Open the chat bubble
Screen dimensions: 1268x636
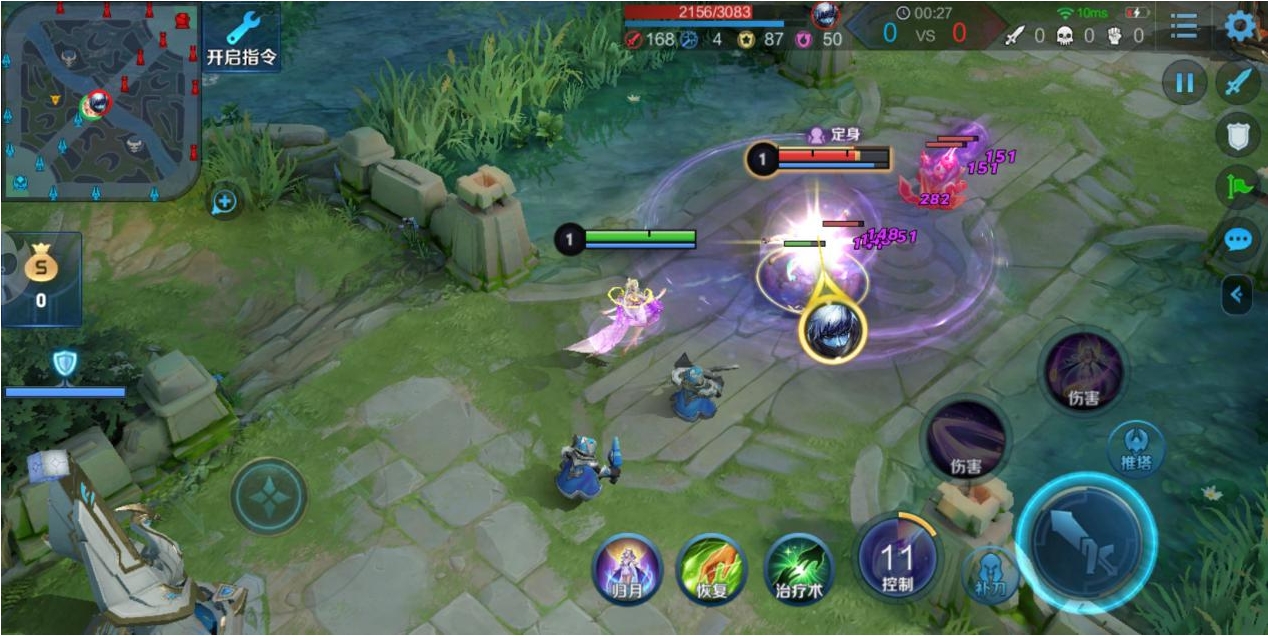click(1238, 240)
